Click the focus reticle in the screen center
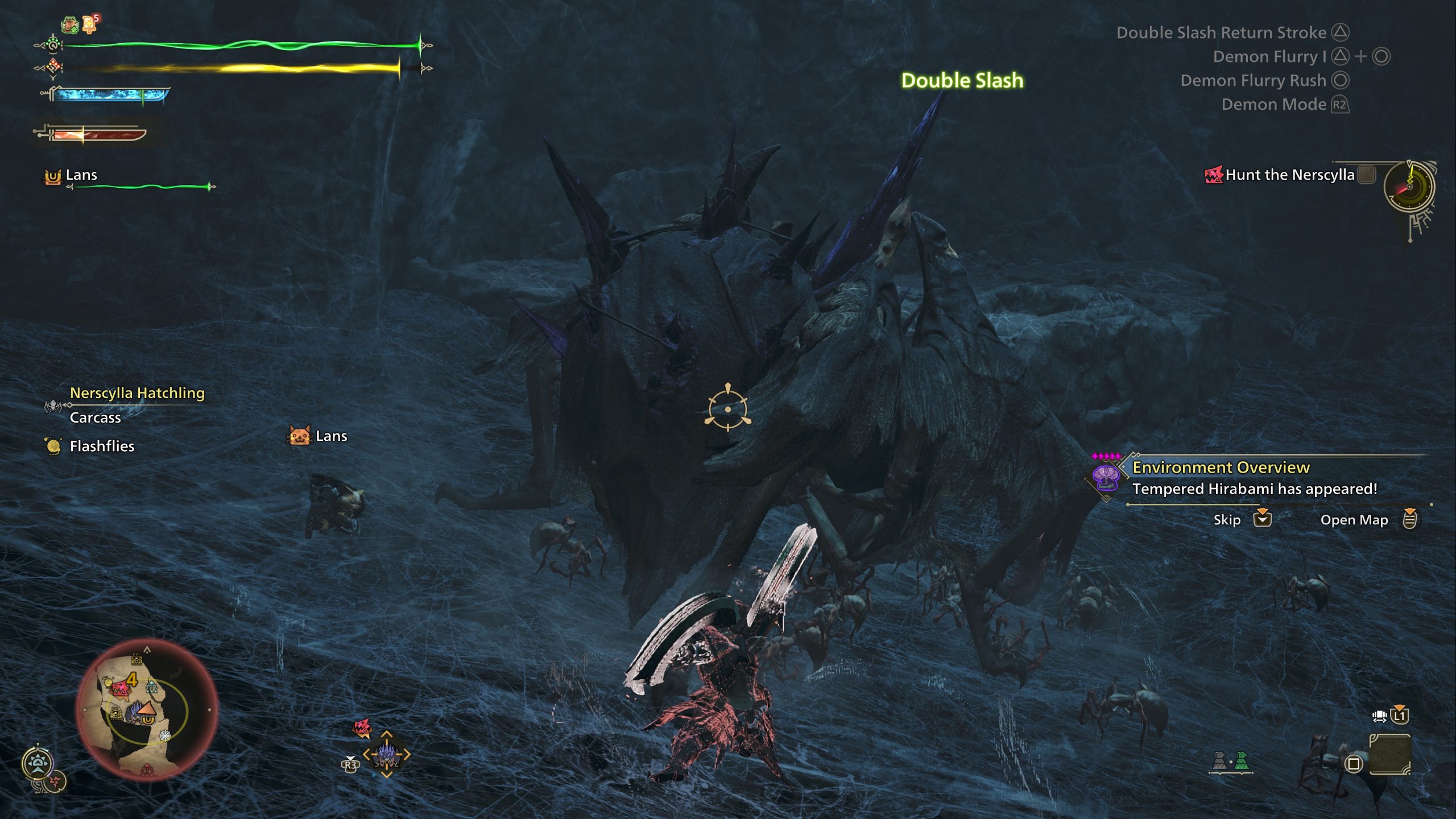Image resolution: width=1456 pixels, height=819 pixels. 727,408
